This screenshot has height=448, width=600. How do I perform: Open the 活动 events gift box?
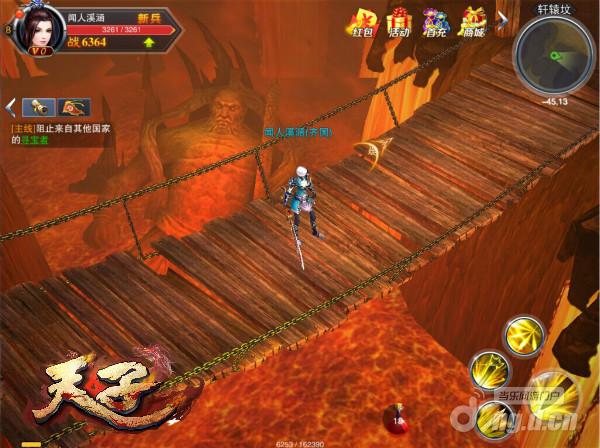tap(400, 23)
